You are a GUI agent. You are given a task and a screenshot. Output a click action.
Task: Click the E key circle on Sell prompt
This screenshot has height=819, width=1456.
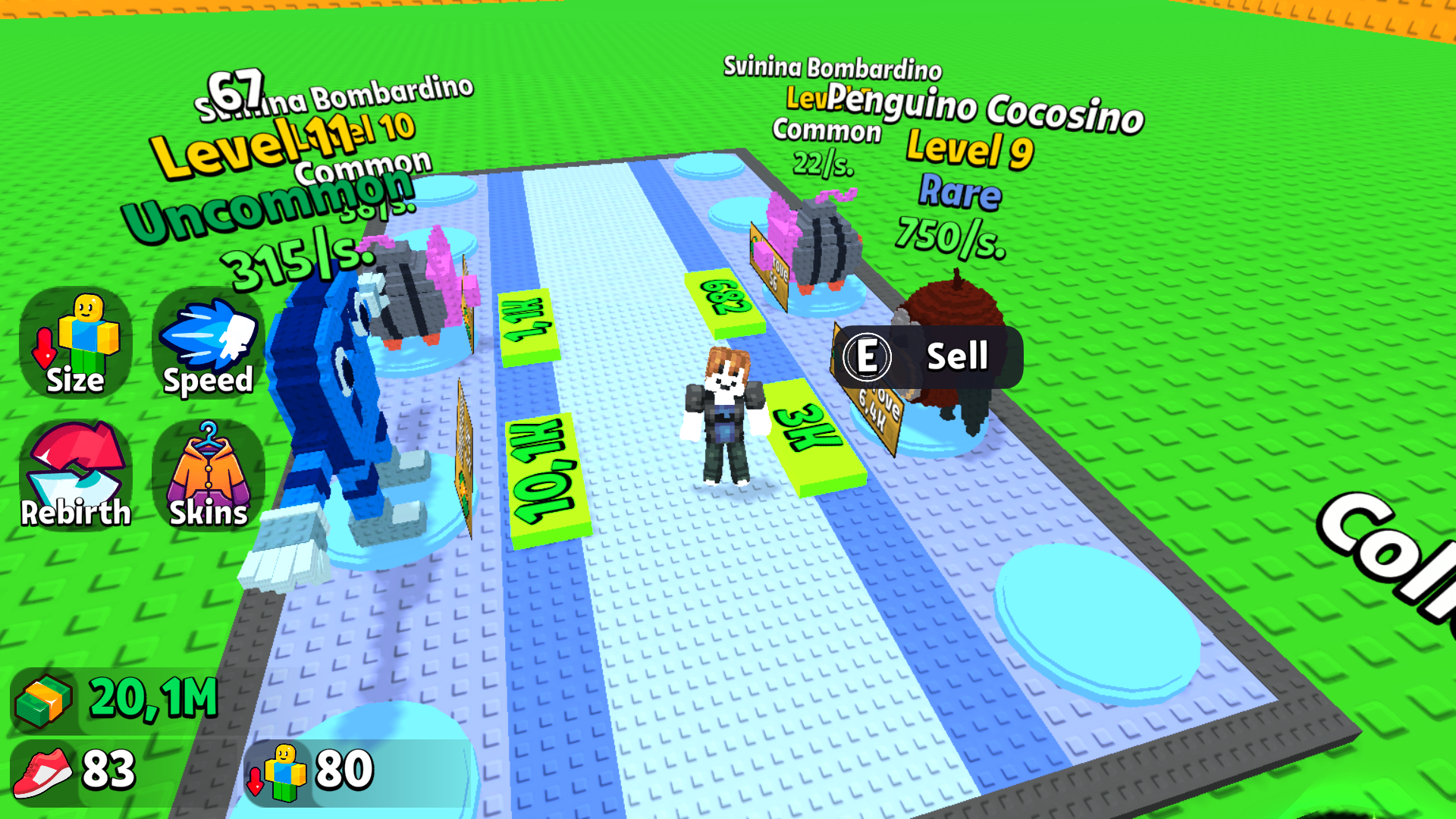(869, 356)
